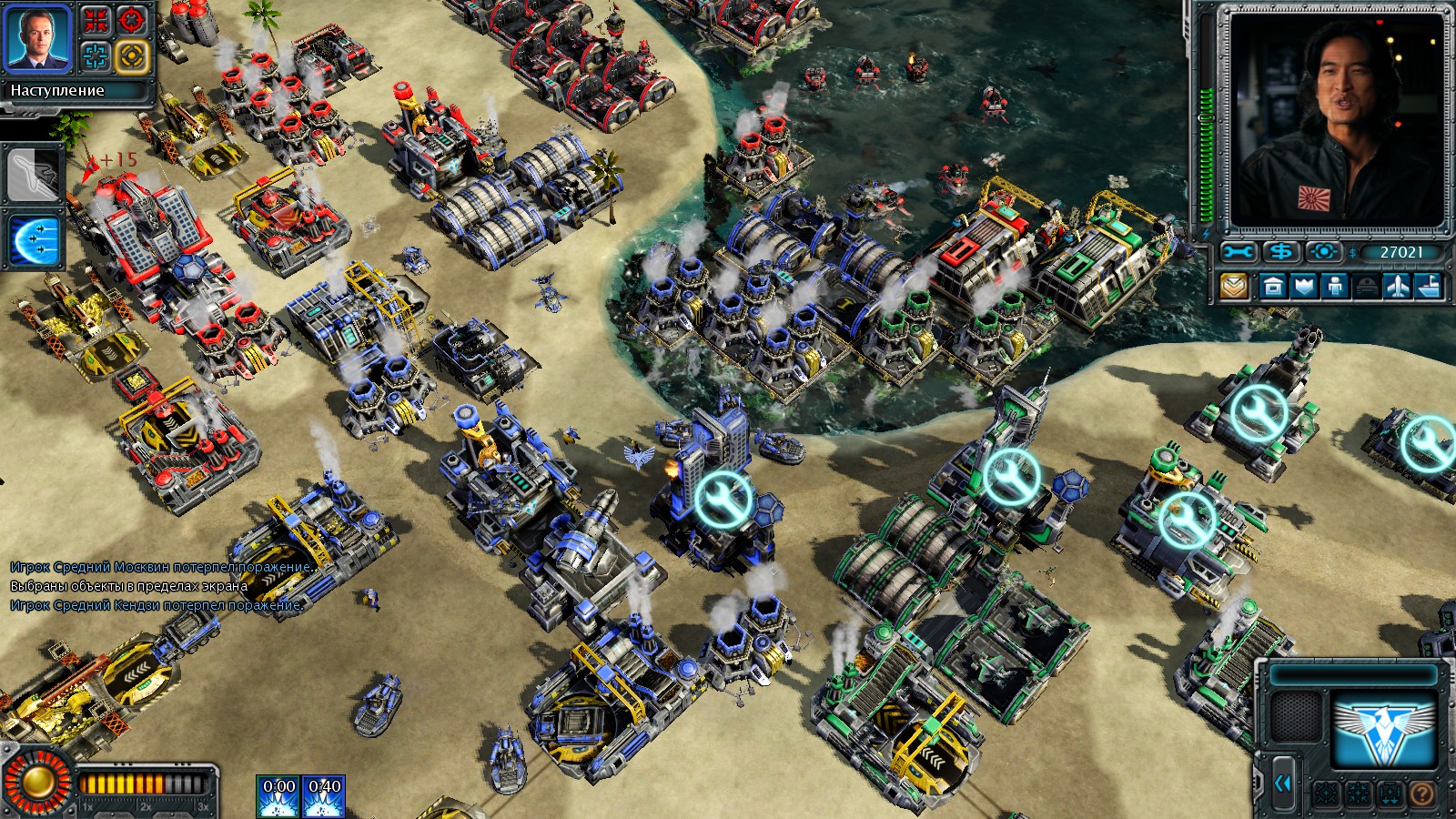Click the units-to-base minimap icon with arrows
Viewport: 1456px width, 819px height.
tap(1390, 793)
